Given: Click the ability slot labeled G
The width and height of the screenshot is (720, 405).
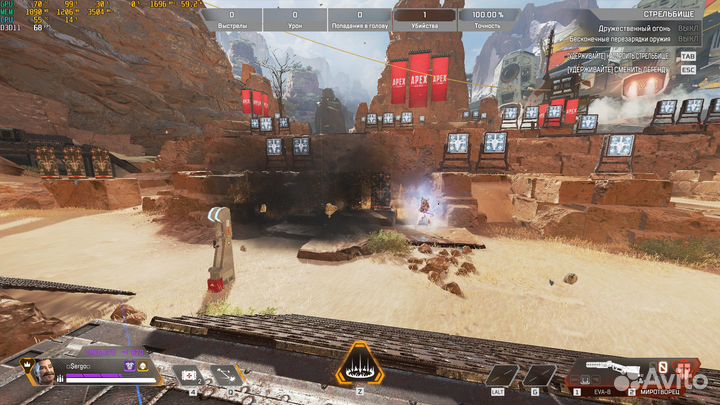Looking at the screenshot, I should [x=539, y=375].
